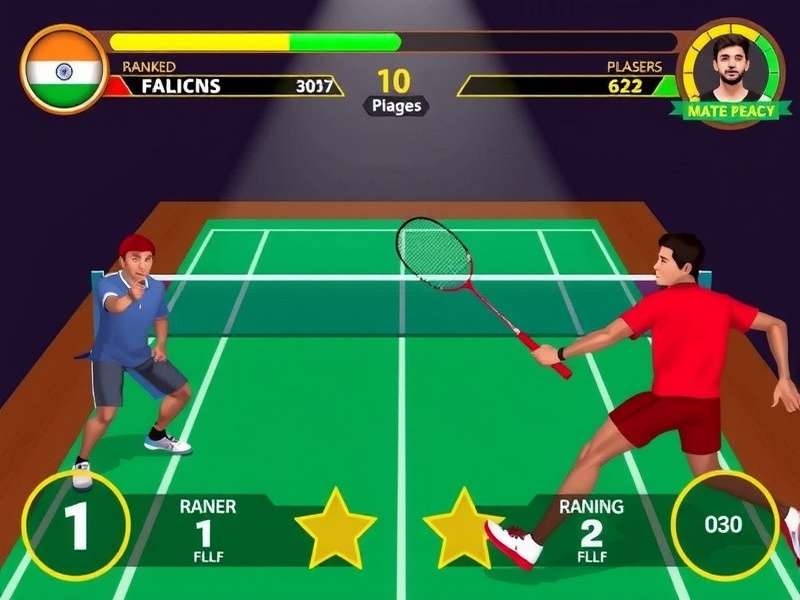The height and width of the screenshot is (600, 800).
Task: Open the Mate Peacy player portrait
Action: [x=731, y=65]
